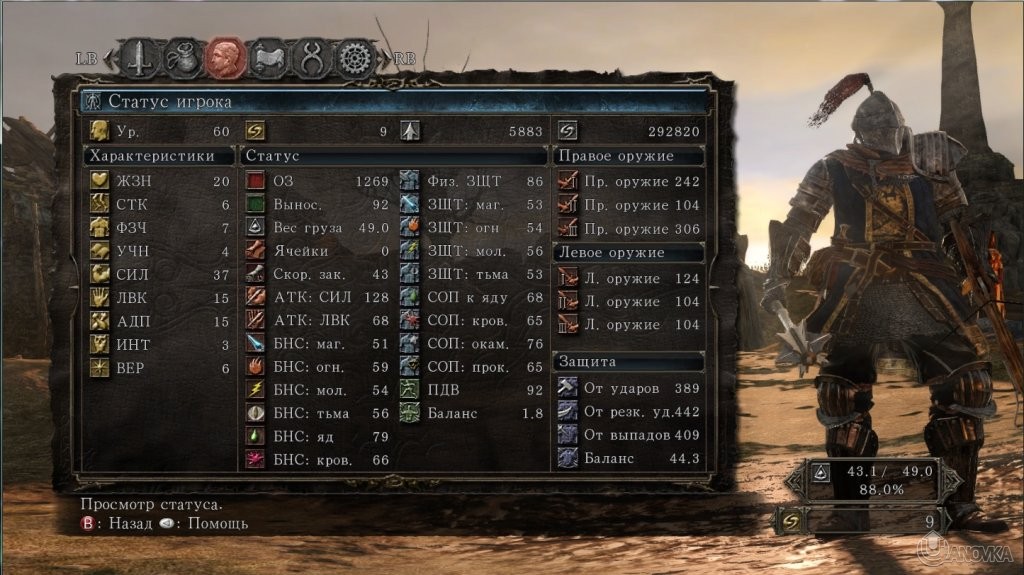
Task: Highlight the ВЕР stat row
Action: tap(160, 367)
